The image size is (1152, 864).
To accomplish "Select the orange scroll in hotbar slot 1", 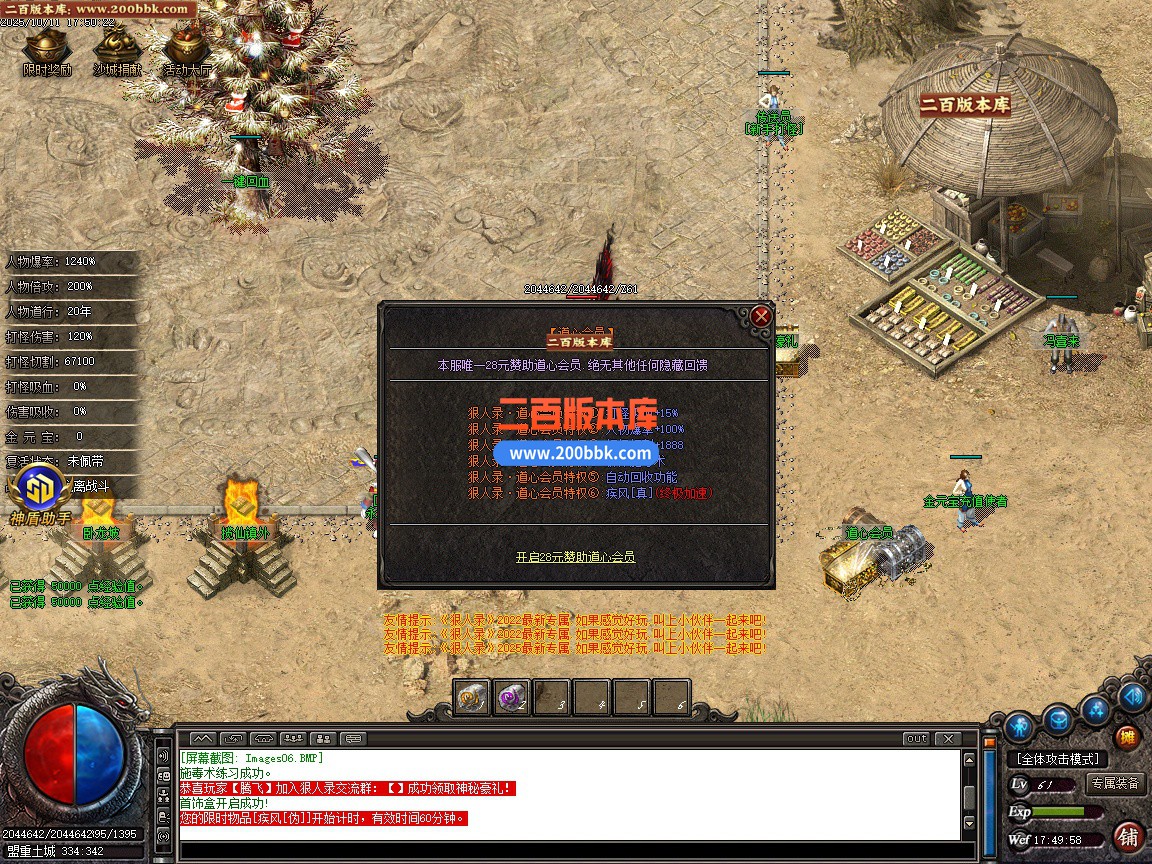I will 472,697.
